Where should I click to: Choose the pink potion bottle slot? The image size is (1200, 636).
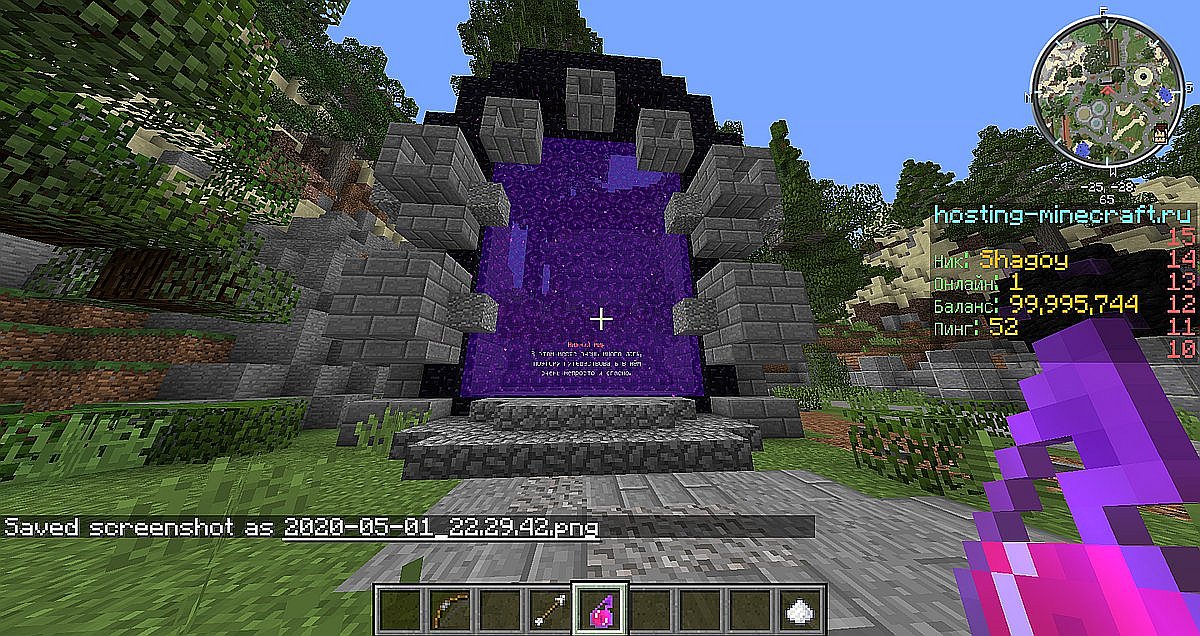[598, 607]
